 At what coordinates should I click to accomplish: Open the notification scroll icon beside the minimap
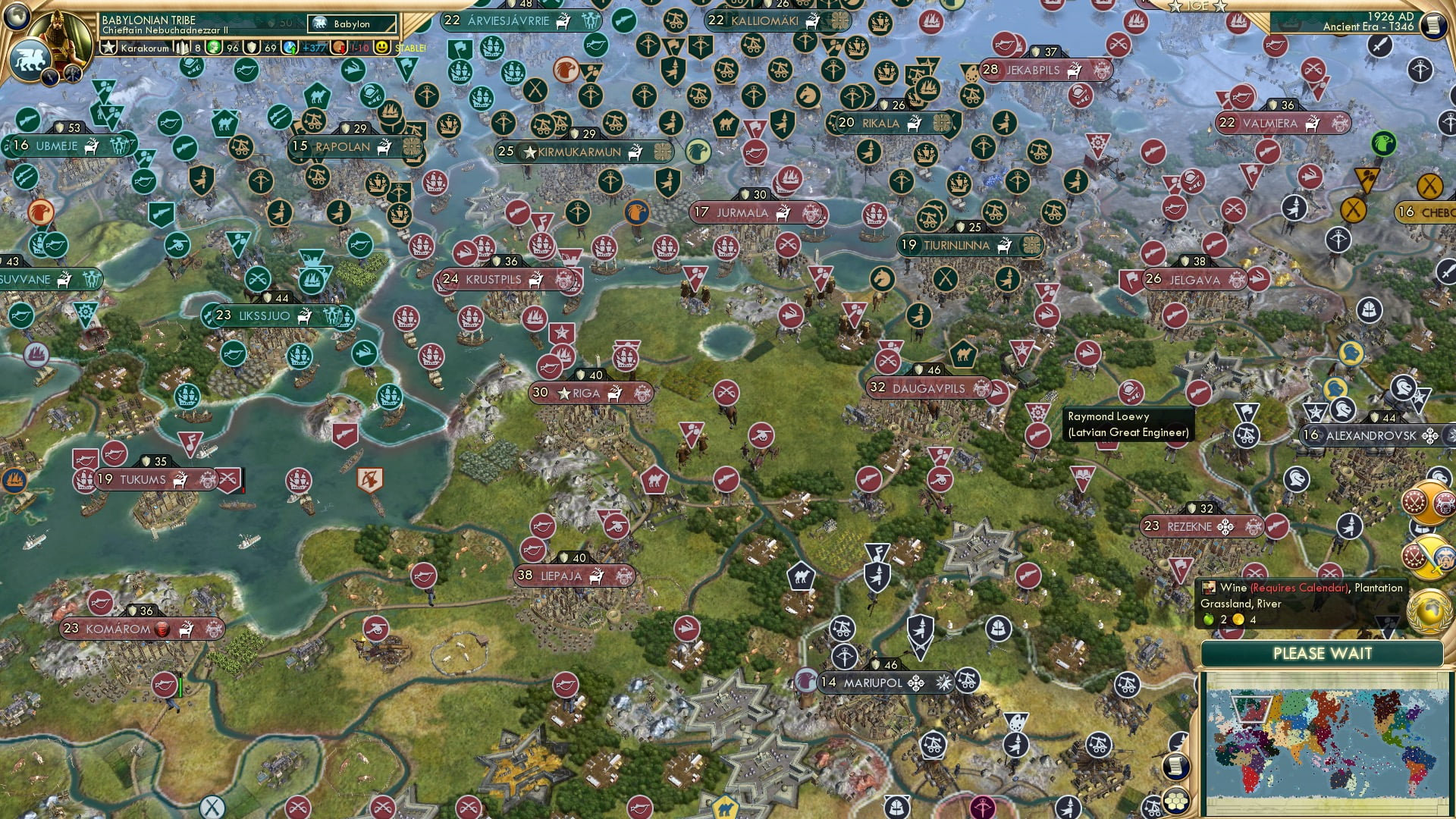point(1176,767)
